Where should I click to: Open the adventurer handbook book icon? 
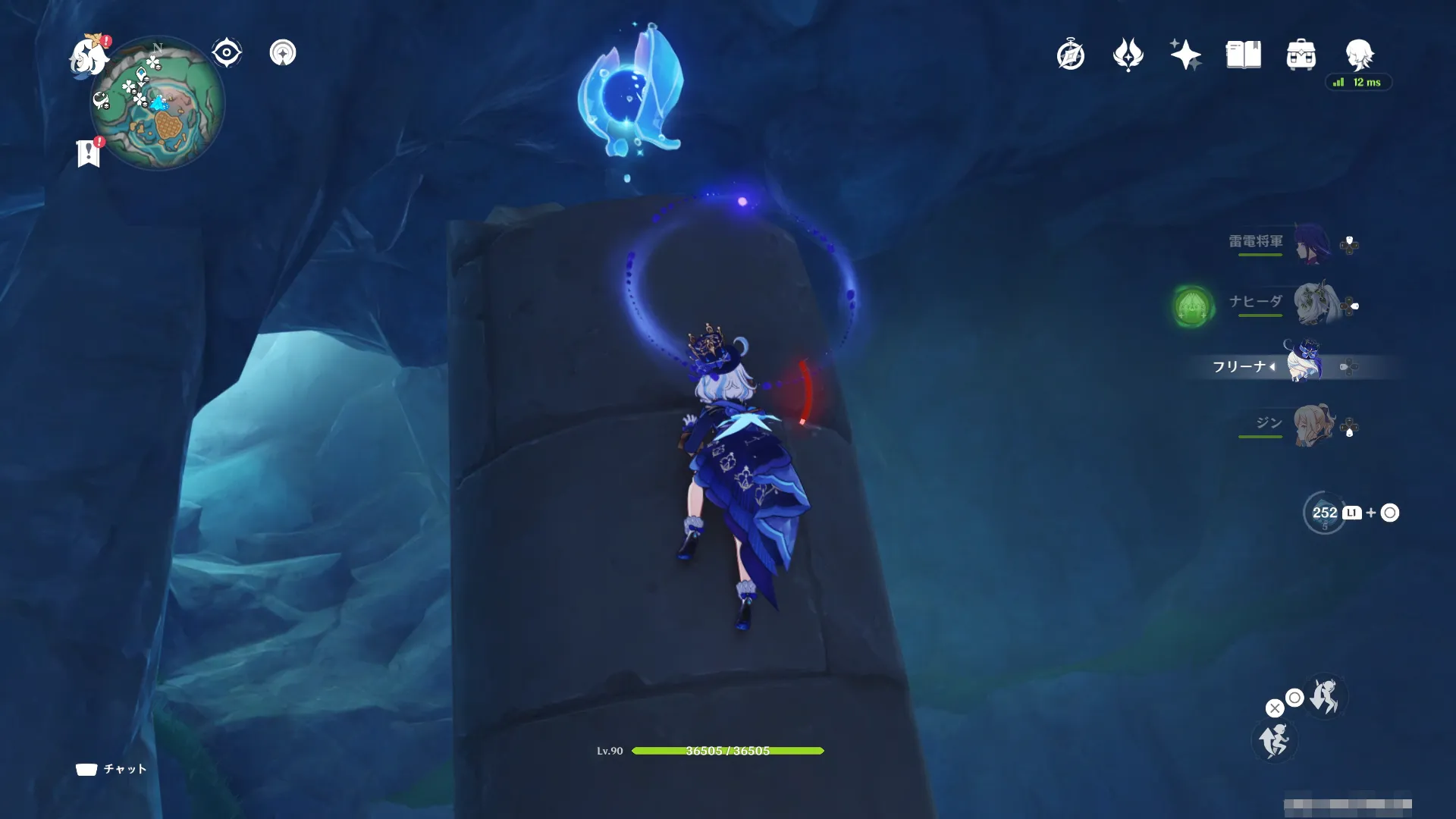click(x=1243, y=55)
